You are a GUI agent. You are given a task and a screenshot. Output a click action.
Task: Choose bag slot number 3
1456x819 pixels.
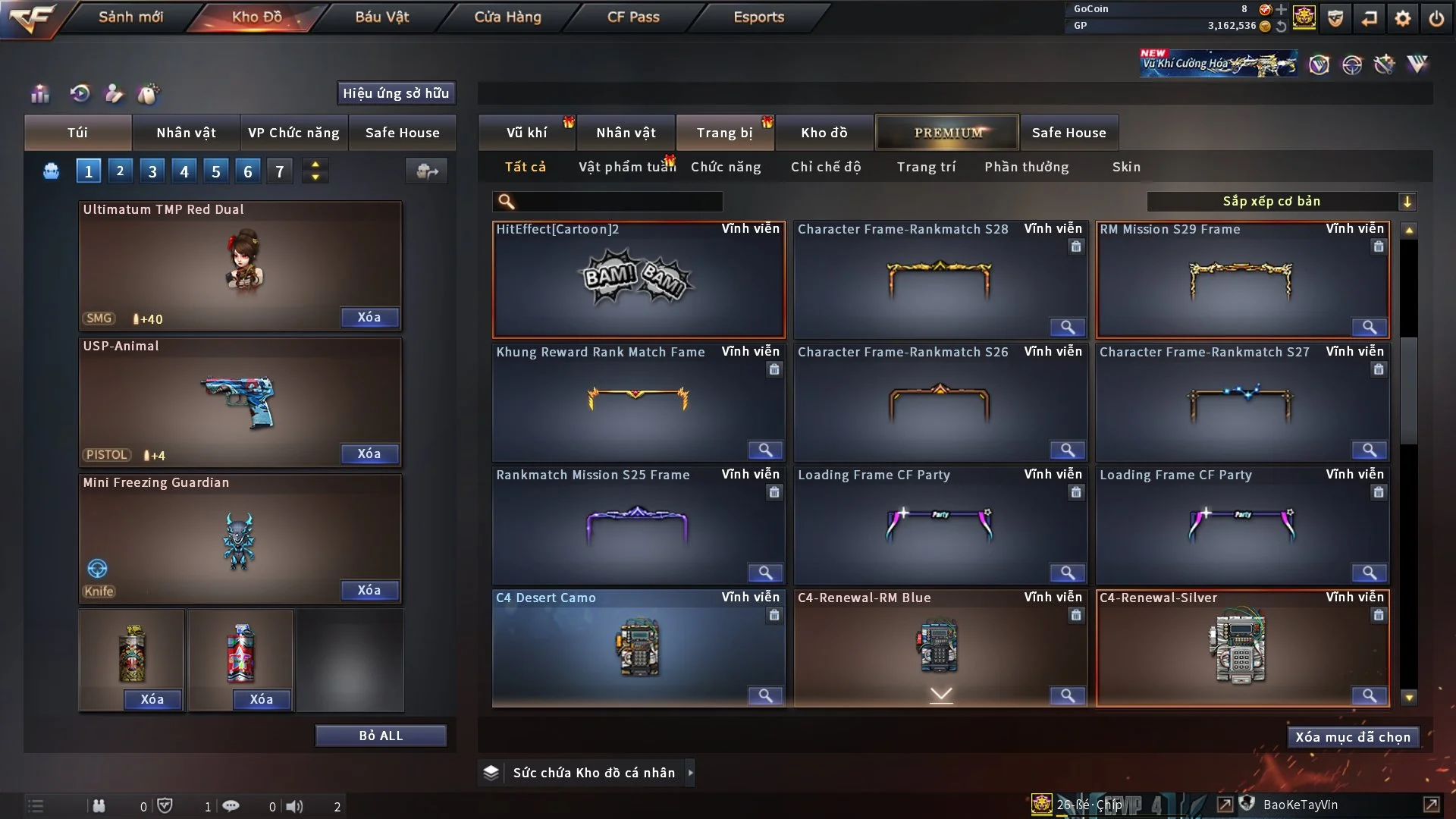point(152,171)
